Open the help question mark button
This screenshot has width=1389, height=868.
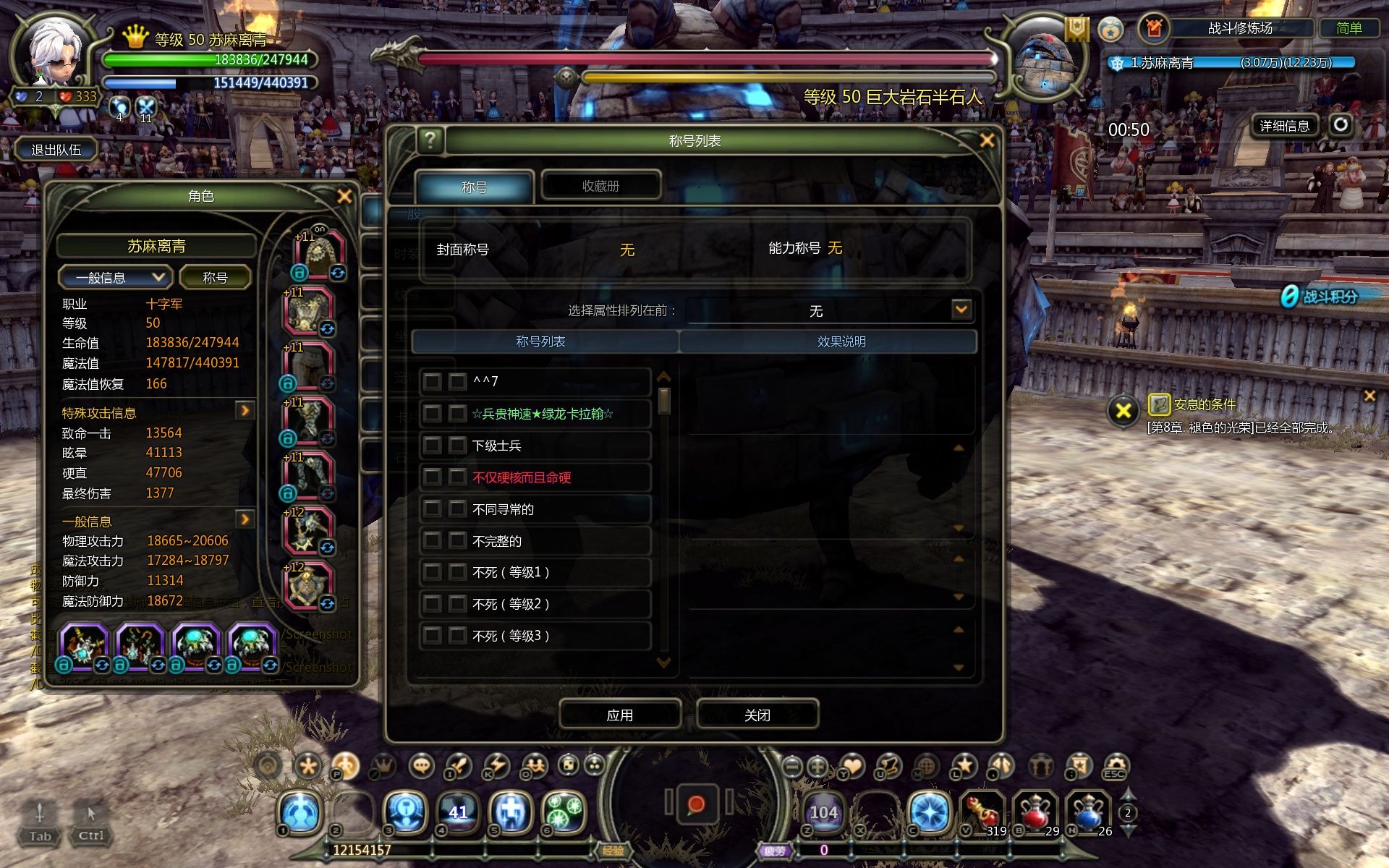click(x=430, y=140)
